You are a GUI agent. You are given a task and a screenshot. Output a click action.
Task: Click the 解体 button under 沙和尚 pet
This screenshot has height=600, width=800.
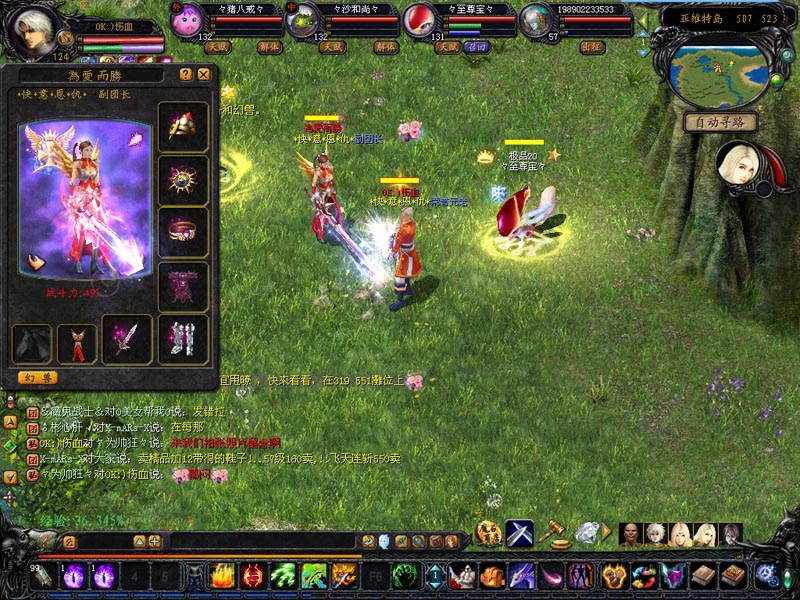click(385, 47)
